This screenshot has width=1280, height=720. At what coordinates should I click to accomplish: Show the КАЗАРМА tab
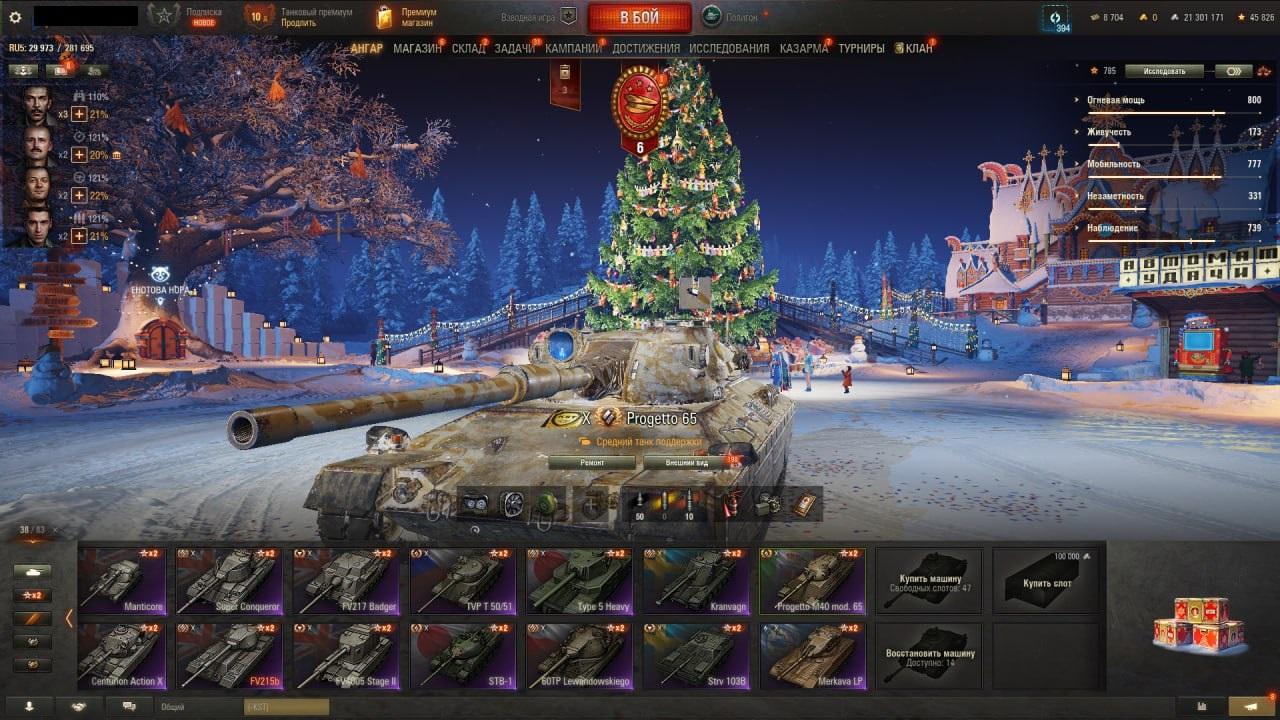click(x=803, y=48)
